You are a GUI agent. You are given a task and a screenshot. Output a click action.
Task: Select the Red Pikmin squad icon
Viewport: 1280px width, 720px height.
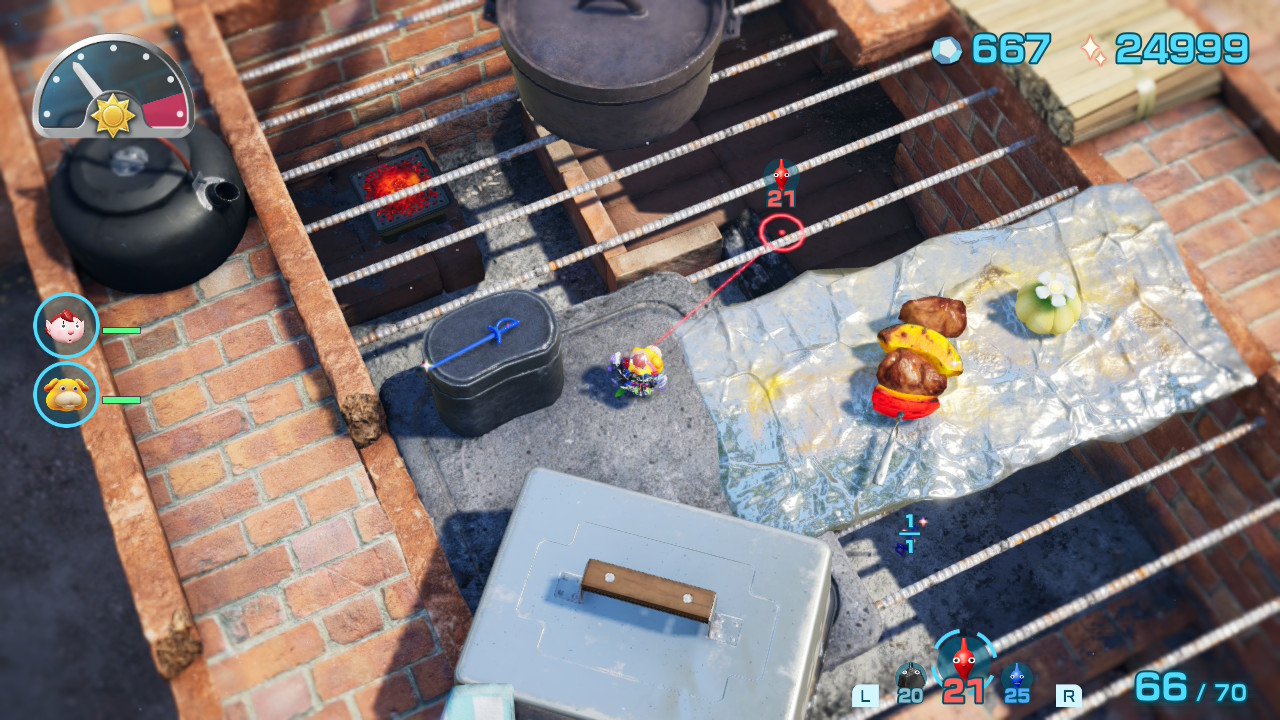tap(963, 660)
